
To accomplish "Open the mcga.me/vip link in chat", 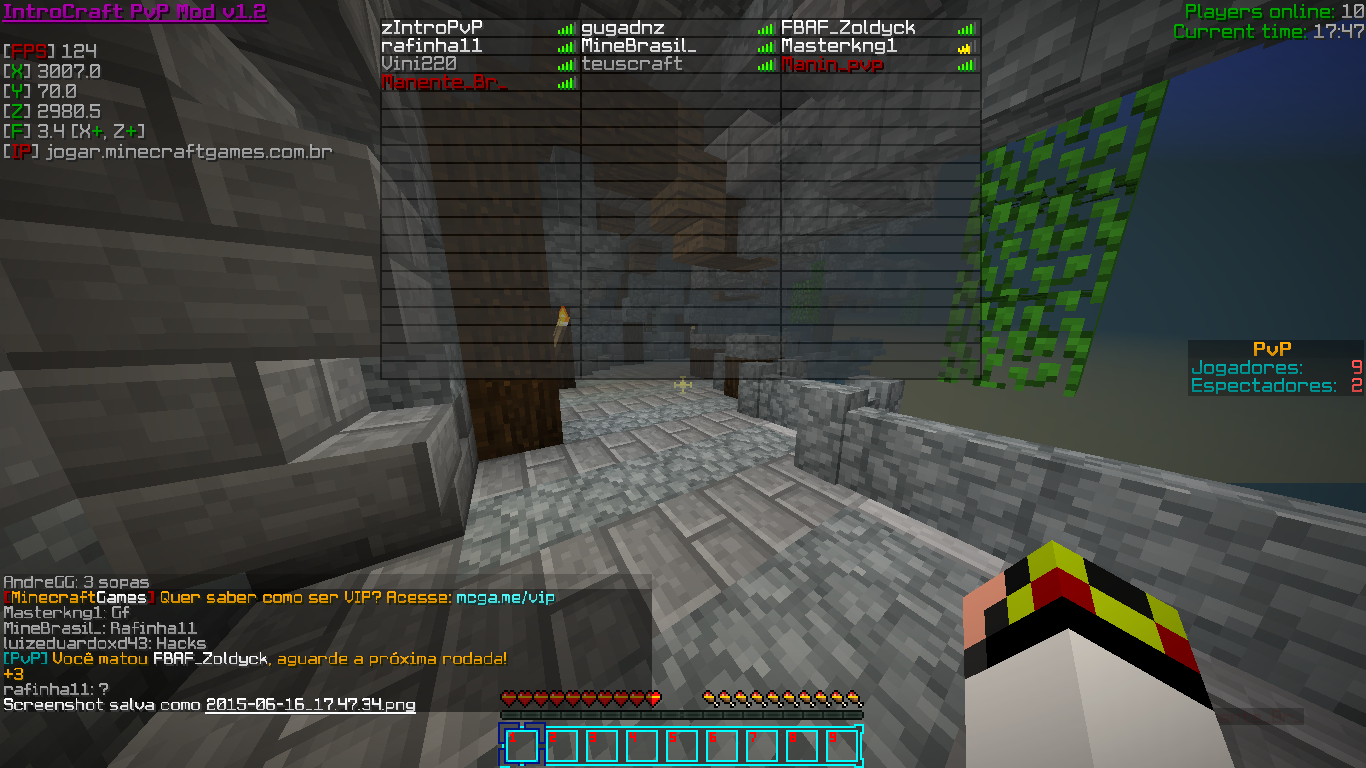I will [505, 598].
